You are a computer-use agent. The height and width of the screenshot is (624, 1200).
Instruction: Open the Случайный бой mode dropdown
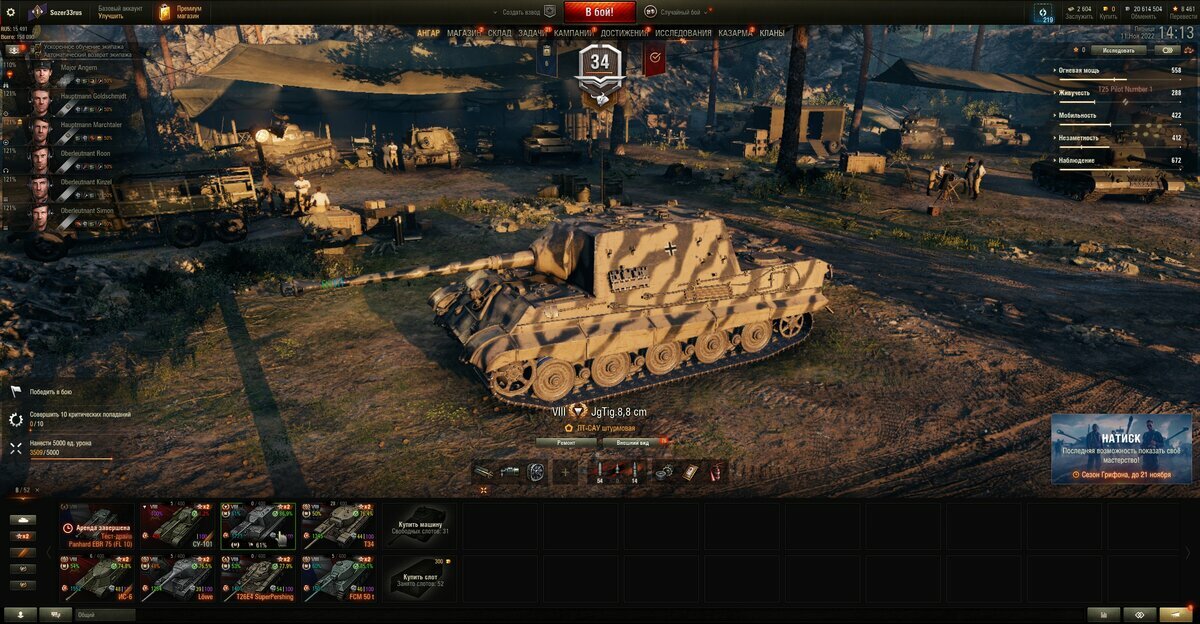680,12
